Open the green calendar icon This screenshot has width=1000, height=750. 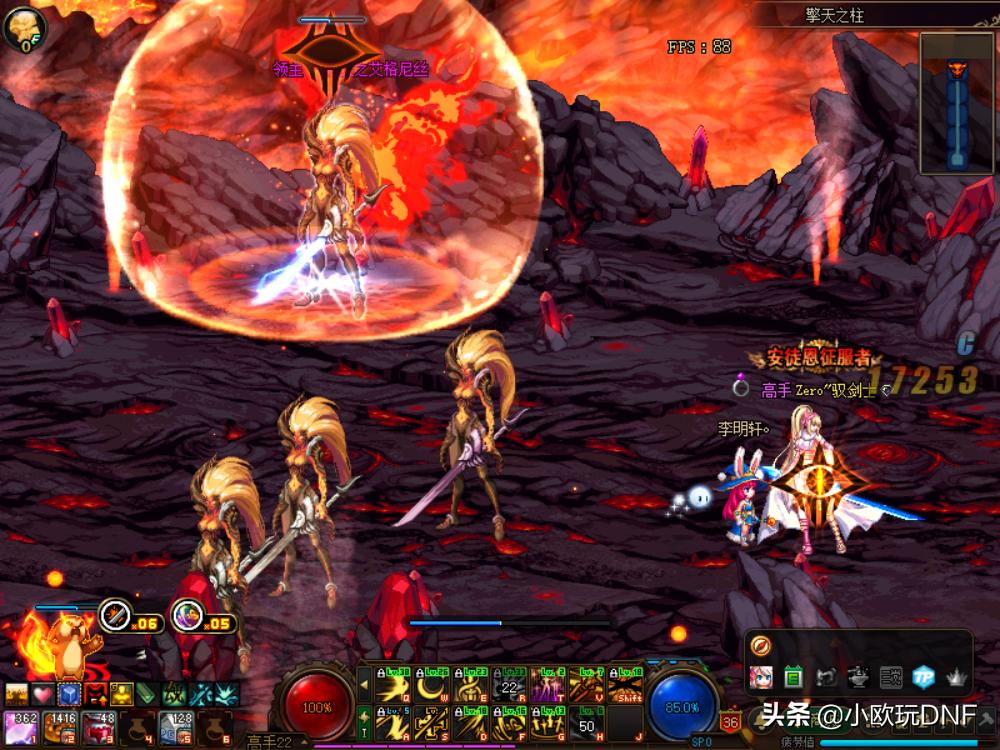[794, 678]
